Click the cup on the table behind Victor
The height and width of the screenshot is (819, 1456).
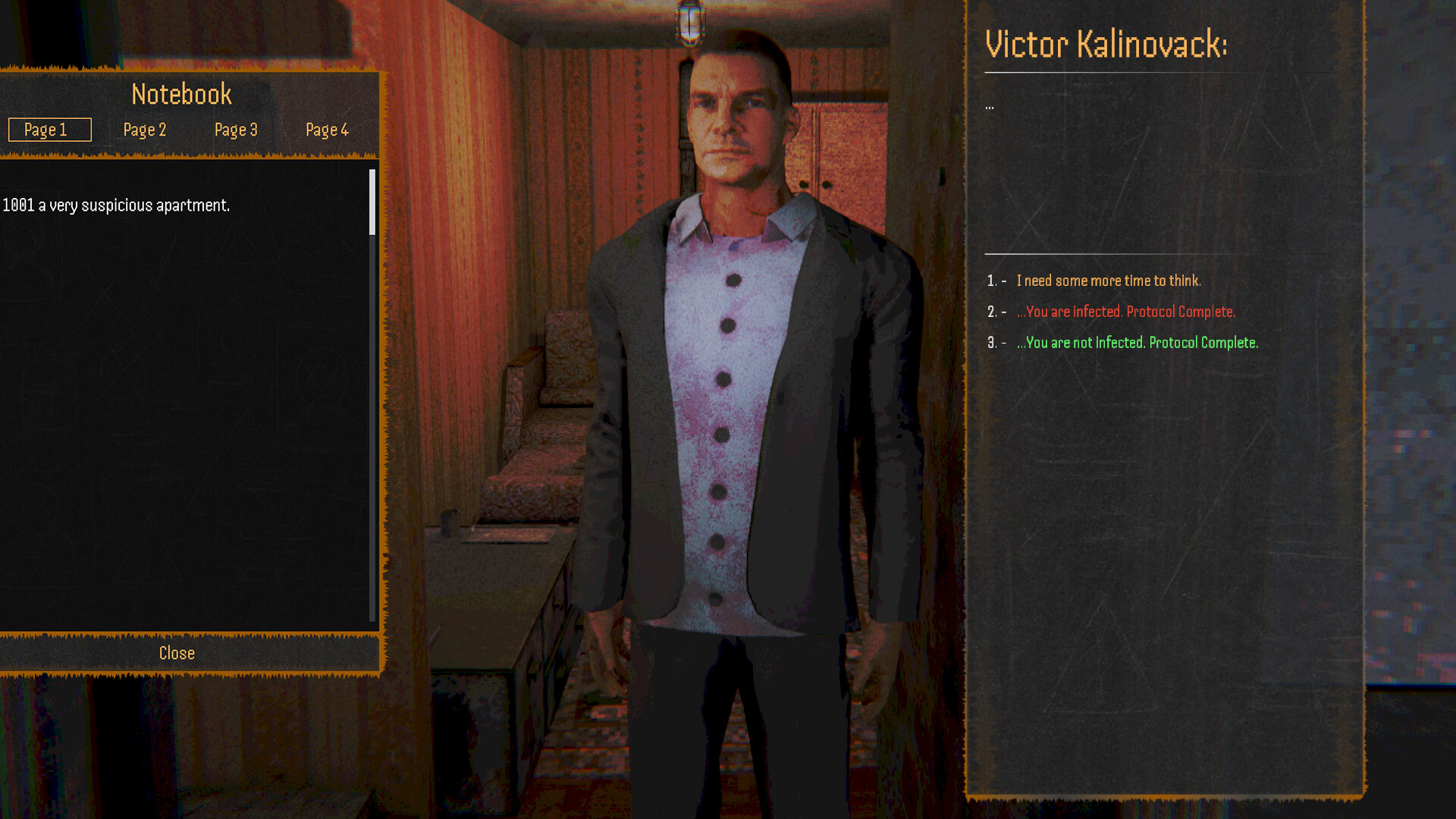coord(447,523)
